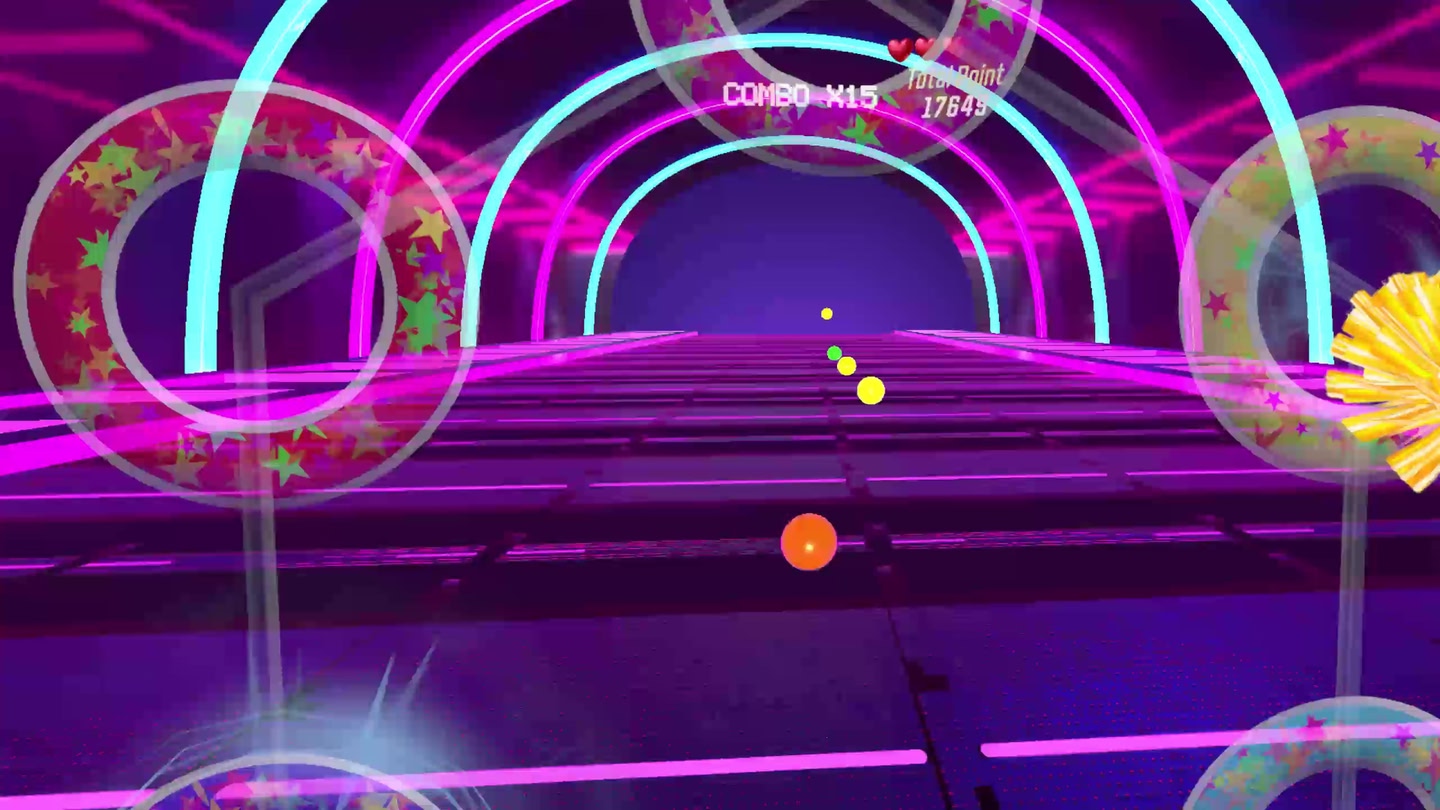Select the small green note orb
The image size is (1440, 810).
(x=834, y=353)
